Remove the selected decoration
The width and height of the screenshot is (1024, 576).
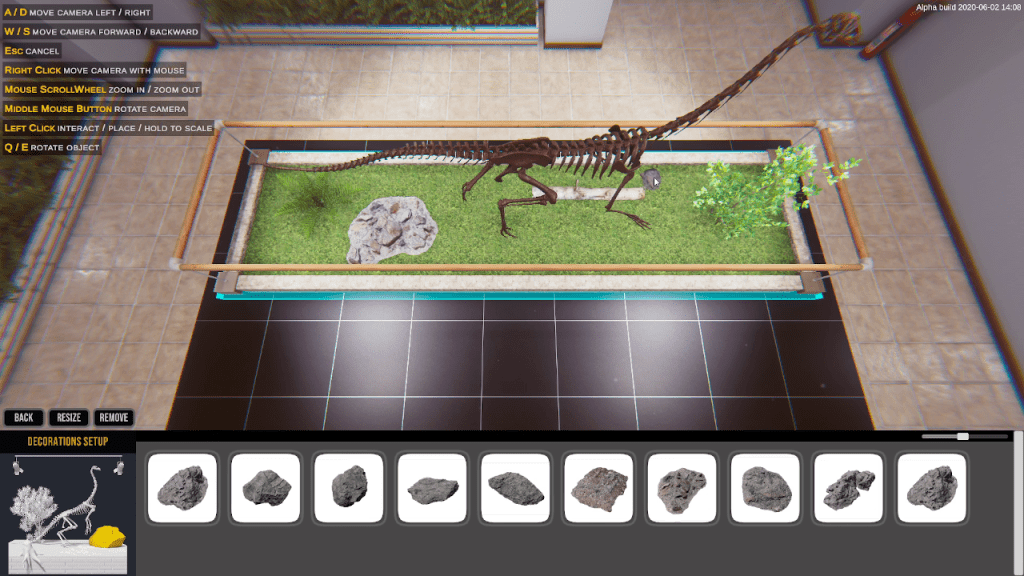pos(113,417)
